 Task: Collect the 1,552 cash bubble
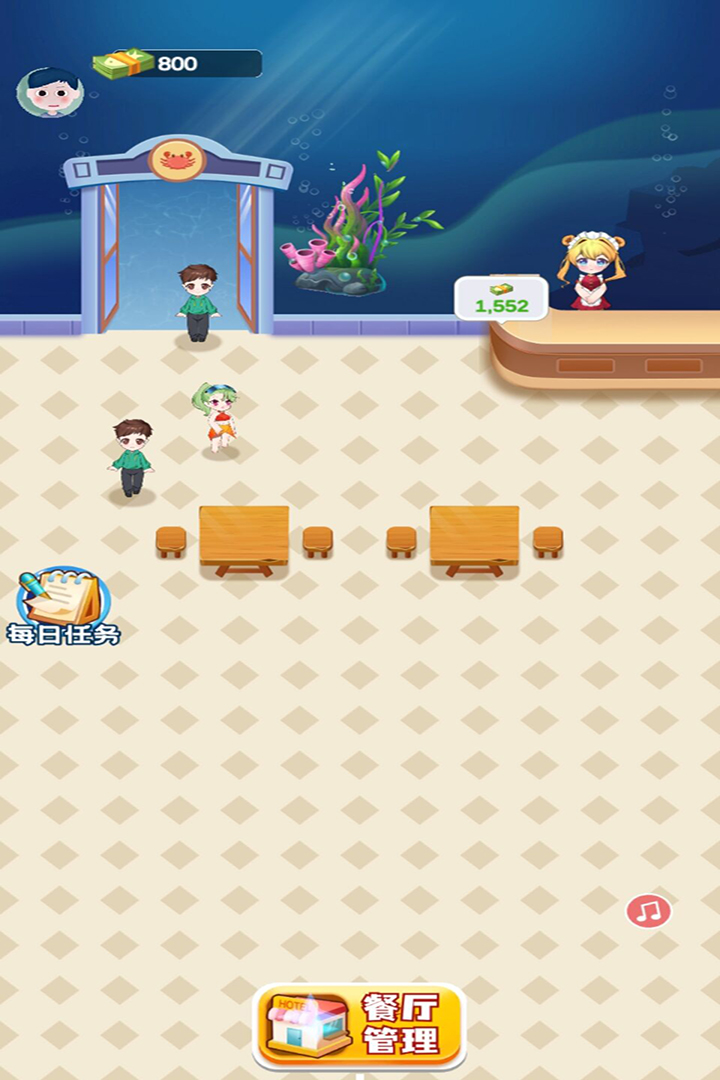pyautogui.click(x=501, y=299)
